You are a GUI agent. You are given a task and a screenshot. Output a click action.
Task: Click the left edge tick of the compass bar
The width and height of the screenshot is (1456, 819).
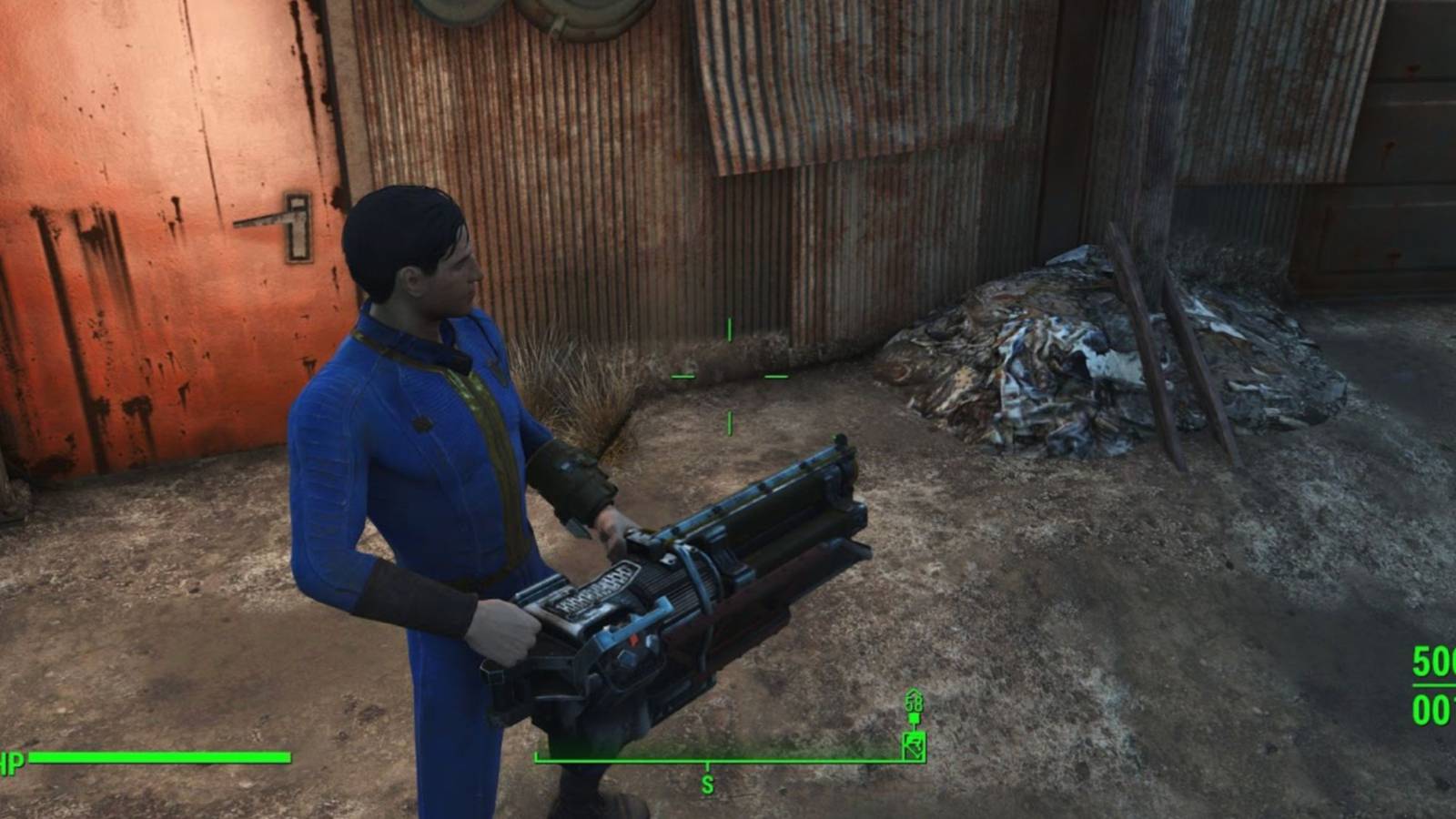[539, 755]
